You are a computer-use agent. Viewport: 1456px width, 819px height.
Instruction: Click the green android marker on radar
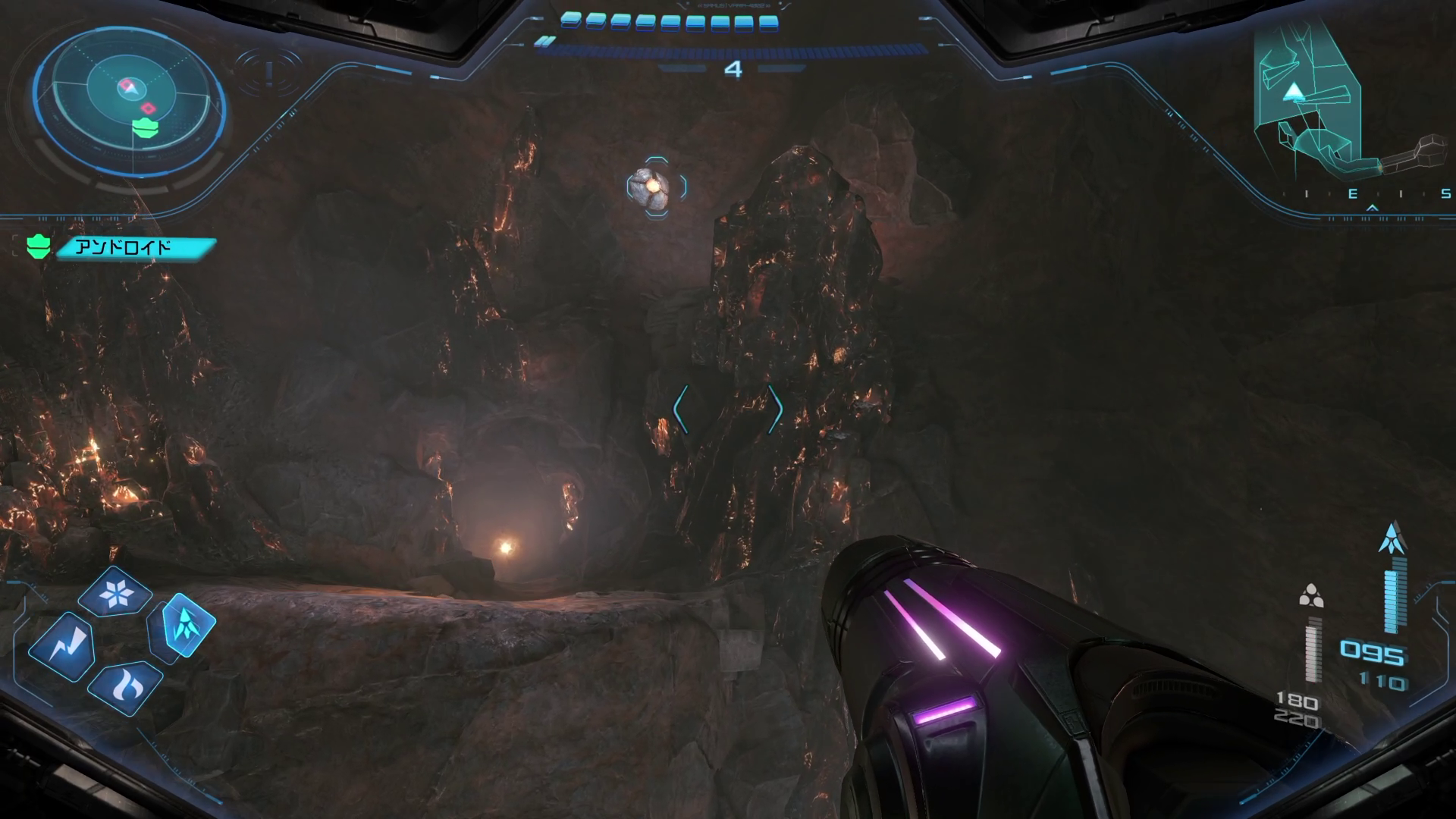(x=145, y=127)
